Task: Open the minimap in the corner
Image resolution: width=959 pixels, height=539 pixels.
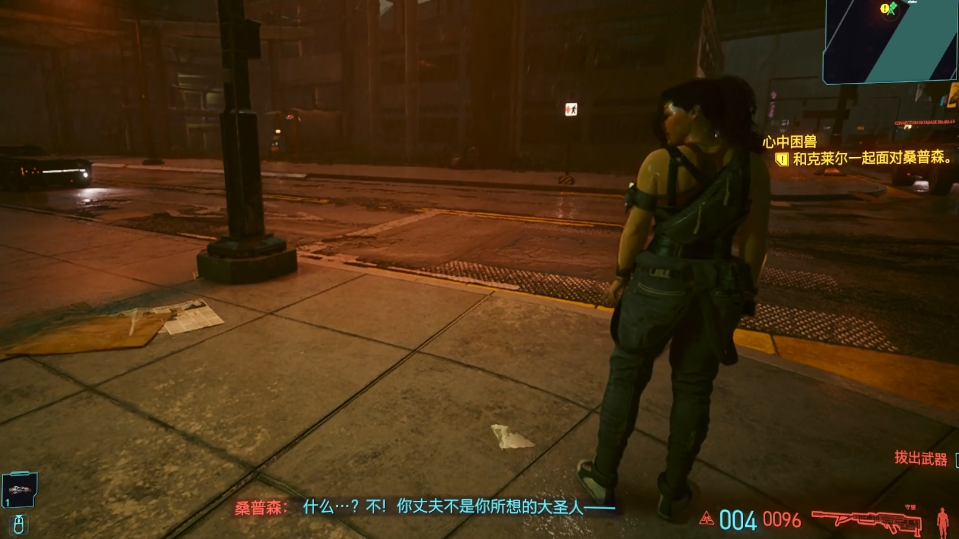Action: (x=890, y=40)
